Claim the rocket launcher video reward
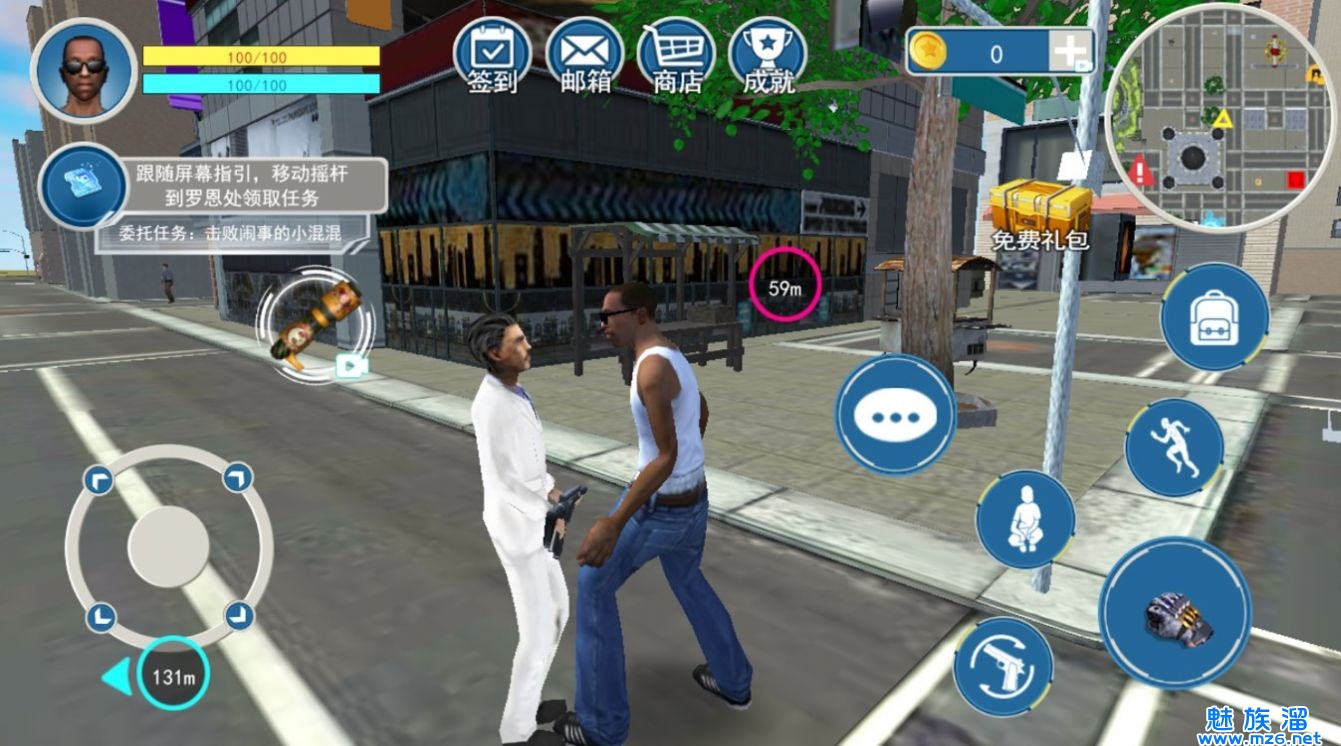The image size is (1341, 746). [316, 324]
